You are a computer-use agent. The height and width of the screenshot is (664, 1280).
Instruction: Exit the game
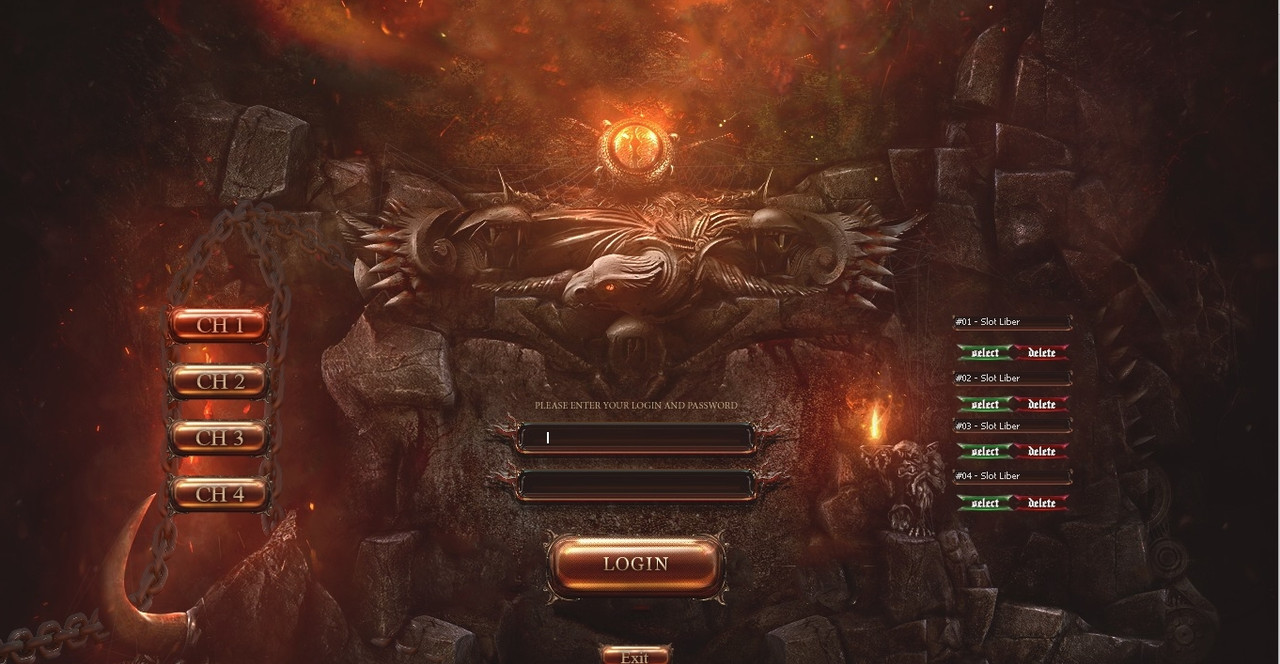tap(635, 656)
